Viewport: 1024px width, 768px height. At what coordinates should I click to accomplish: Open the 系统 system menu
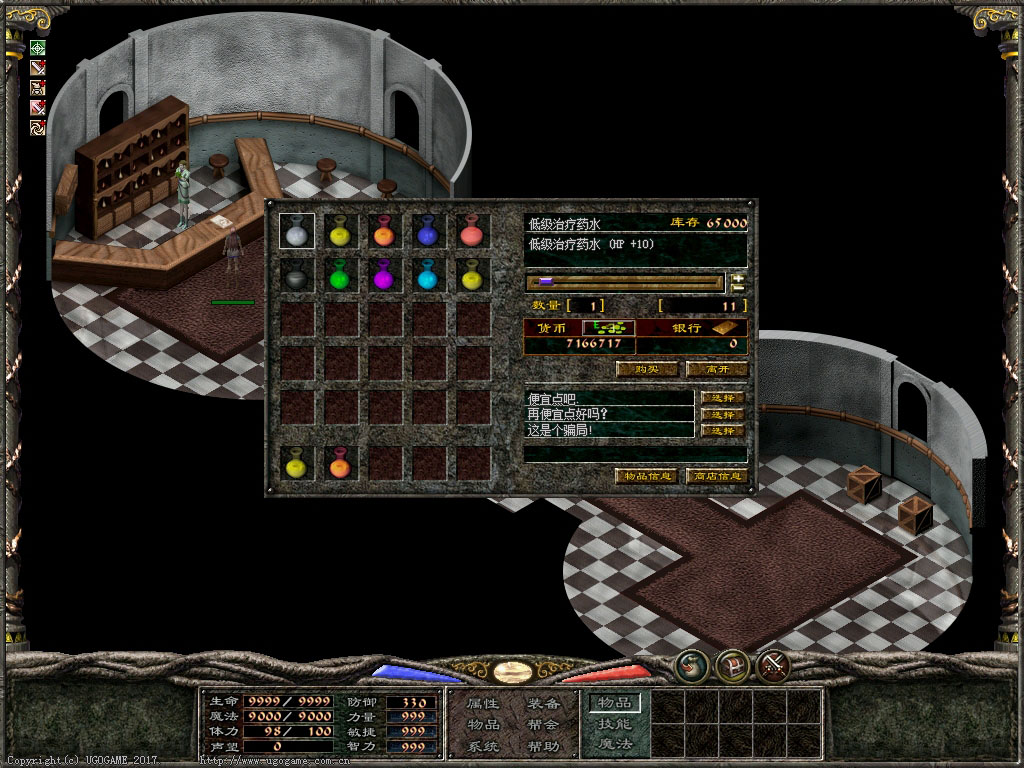483,746
